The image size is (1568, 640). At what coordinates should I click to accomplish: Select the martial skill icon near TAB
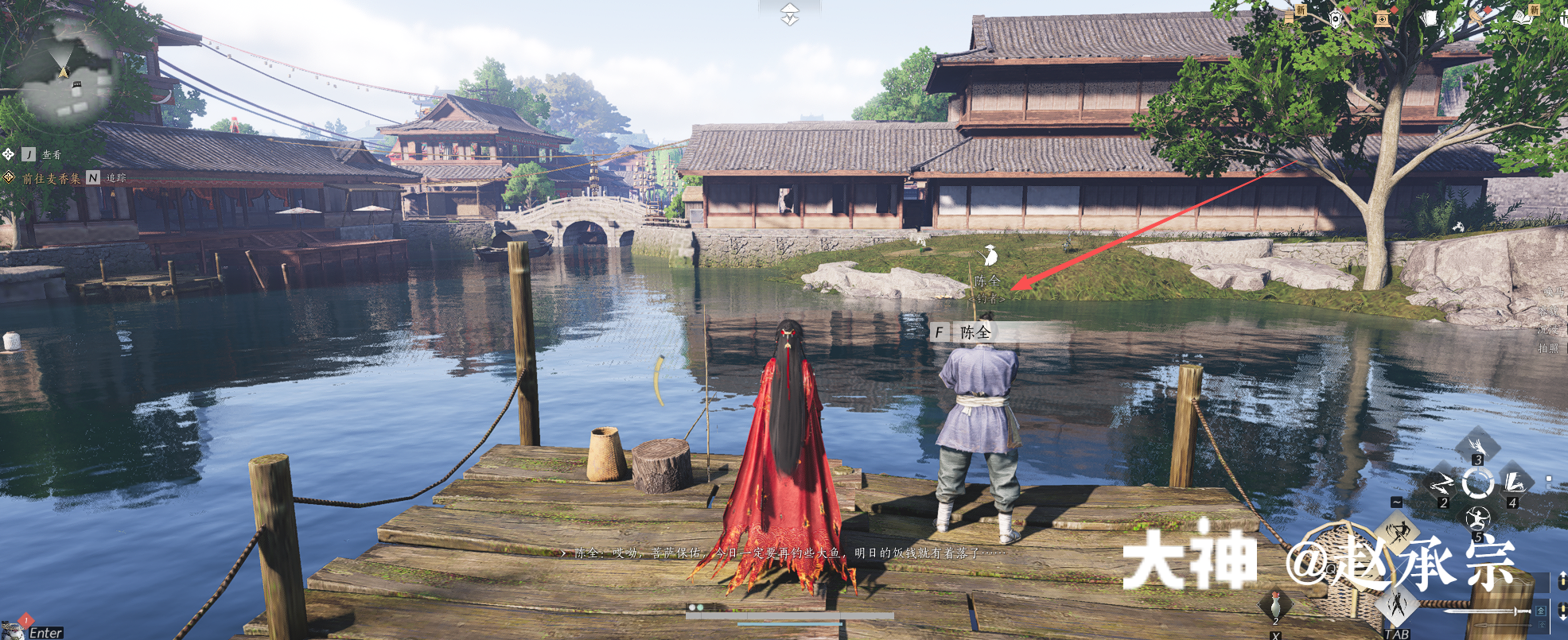pyautogui.click(x=1397, y=606)
